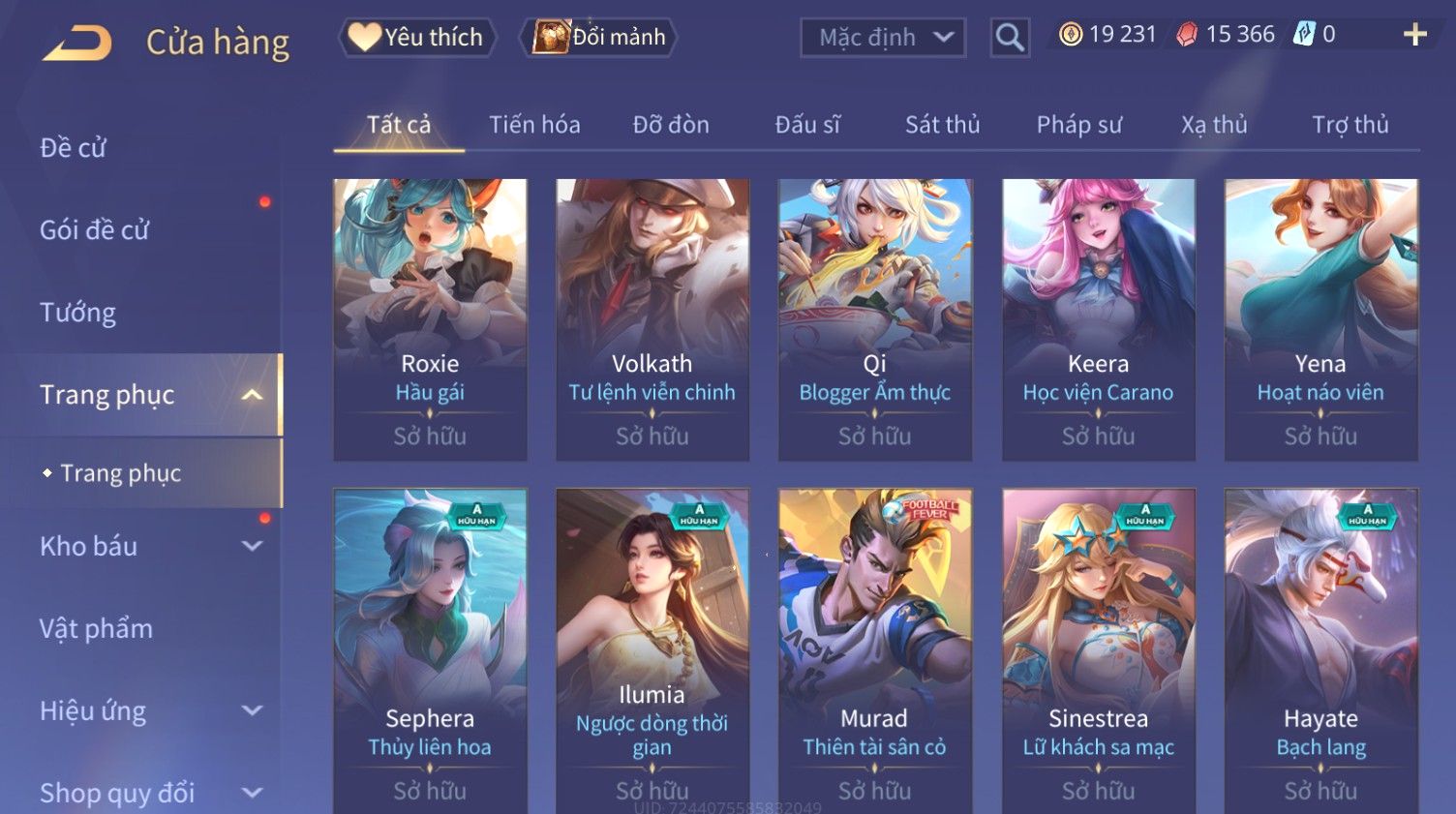Screen dimensions: 1456x814
Task: View the Murad Thiên tài sân cỏ skin
Action: (x=874, y=648)
